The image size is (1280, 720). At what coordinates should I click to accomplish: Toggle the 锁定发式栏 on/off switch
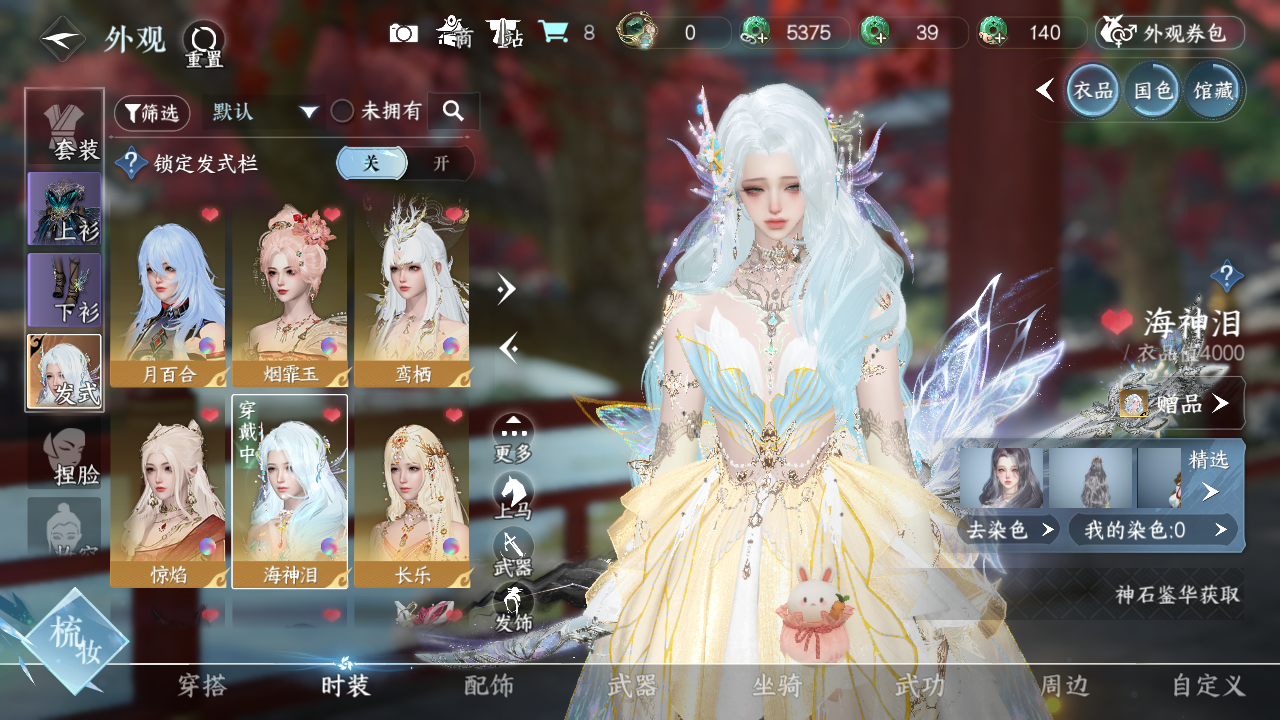[x=405, y=164]
